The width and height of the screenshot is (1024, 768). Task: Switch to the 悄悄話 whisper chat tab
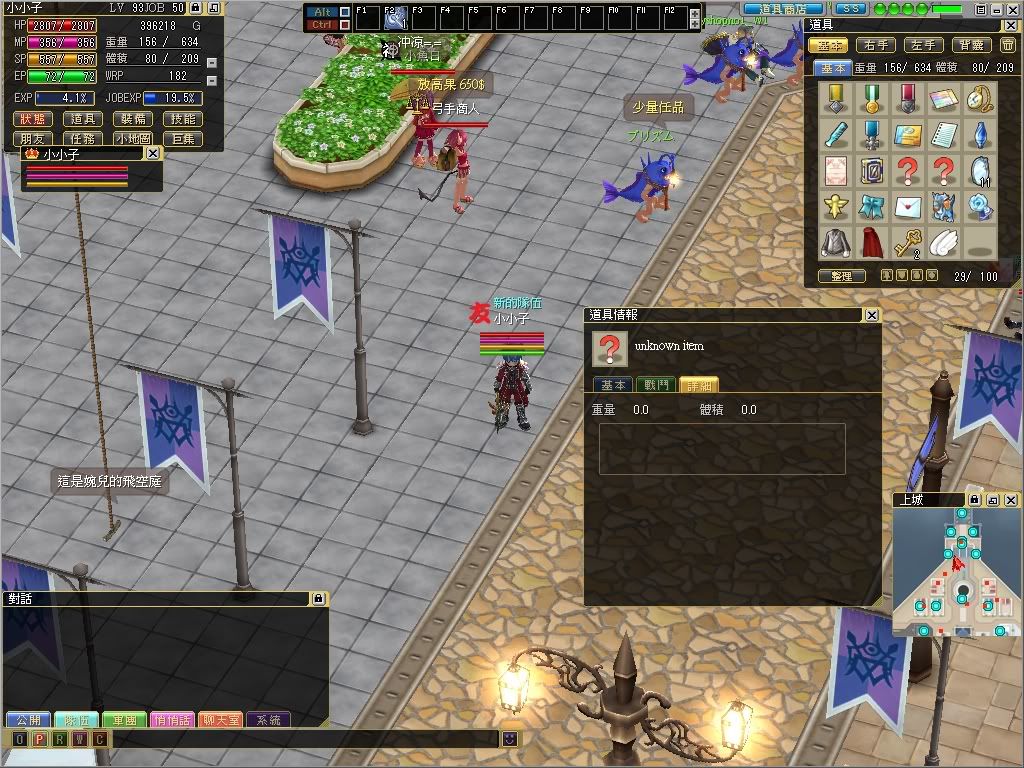click(x=172, y=720)
